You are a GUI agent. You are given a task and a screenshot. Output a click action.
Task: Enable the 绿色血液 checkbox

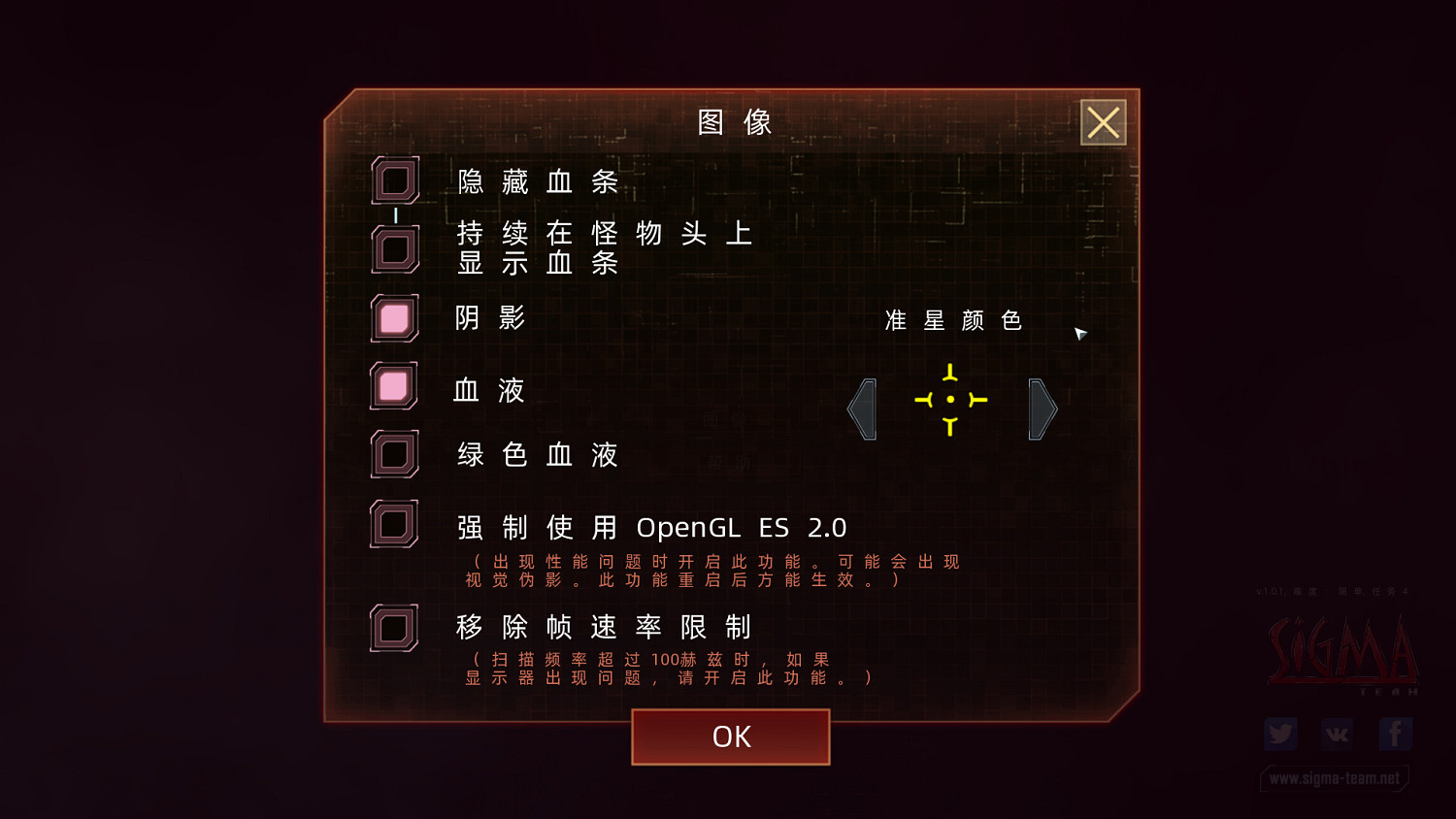point(394,453)
